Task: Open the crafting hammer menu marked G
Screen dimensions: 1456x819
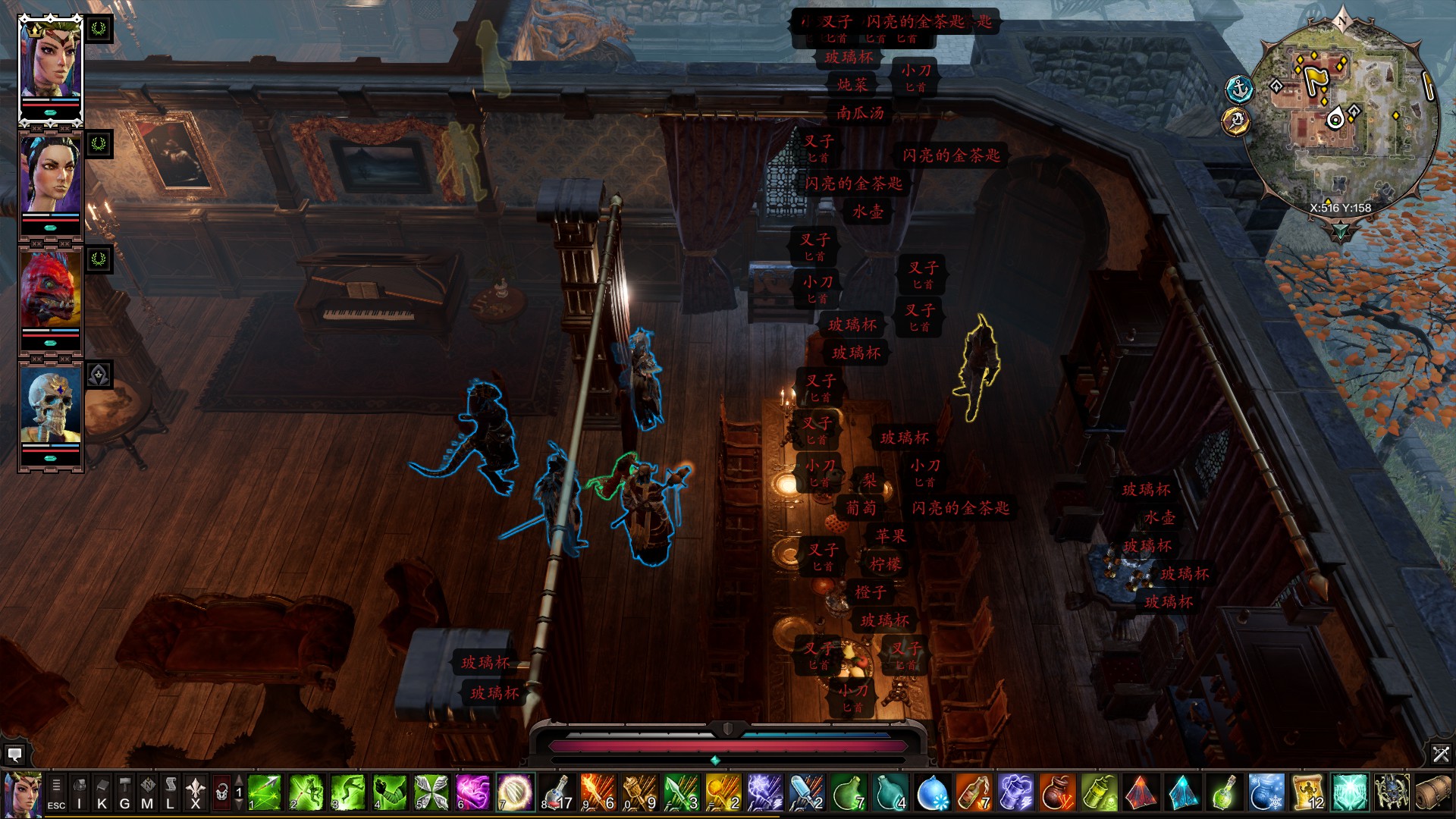Action: [x=125, y=792]
